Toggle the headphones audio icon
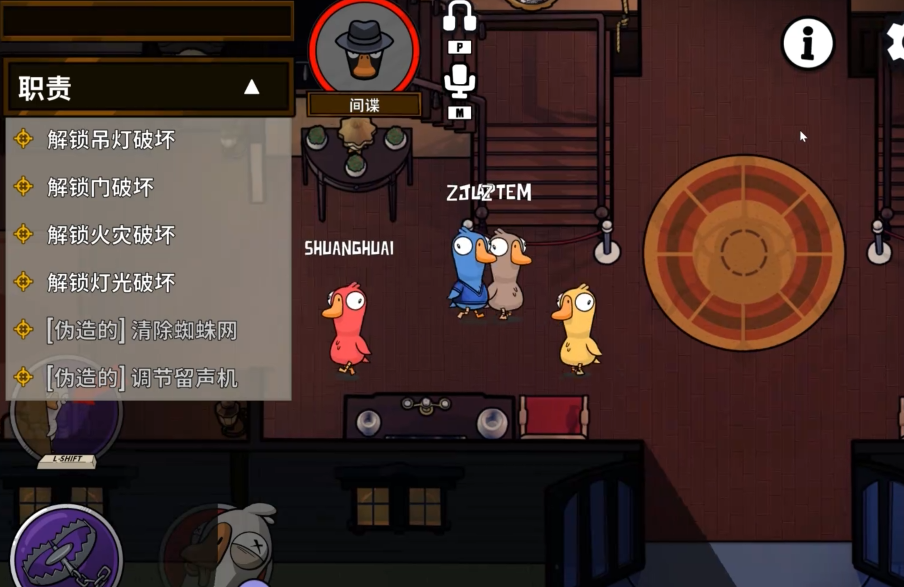Viewport: 904px width, 587px height. pos(460,17)
